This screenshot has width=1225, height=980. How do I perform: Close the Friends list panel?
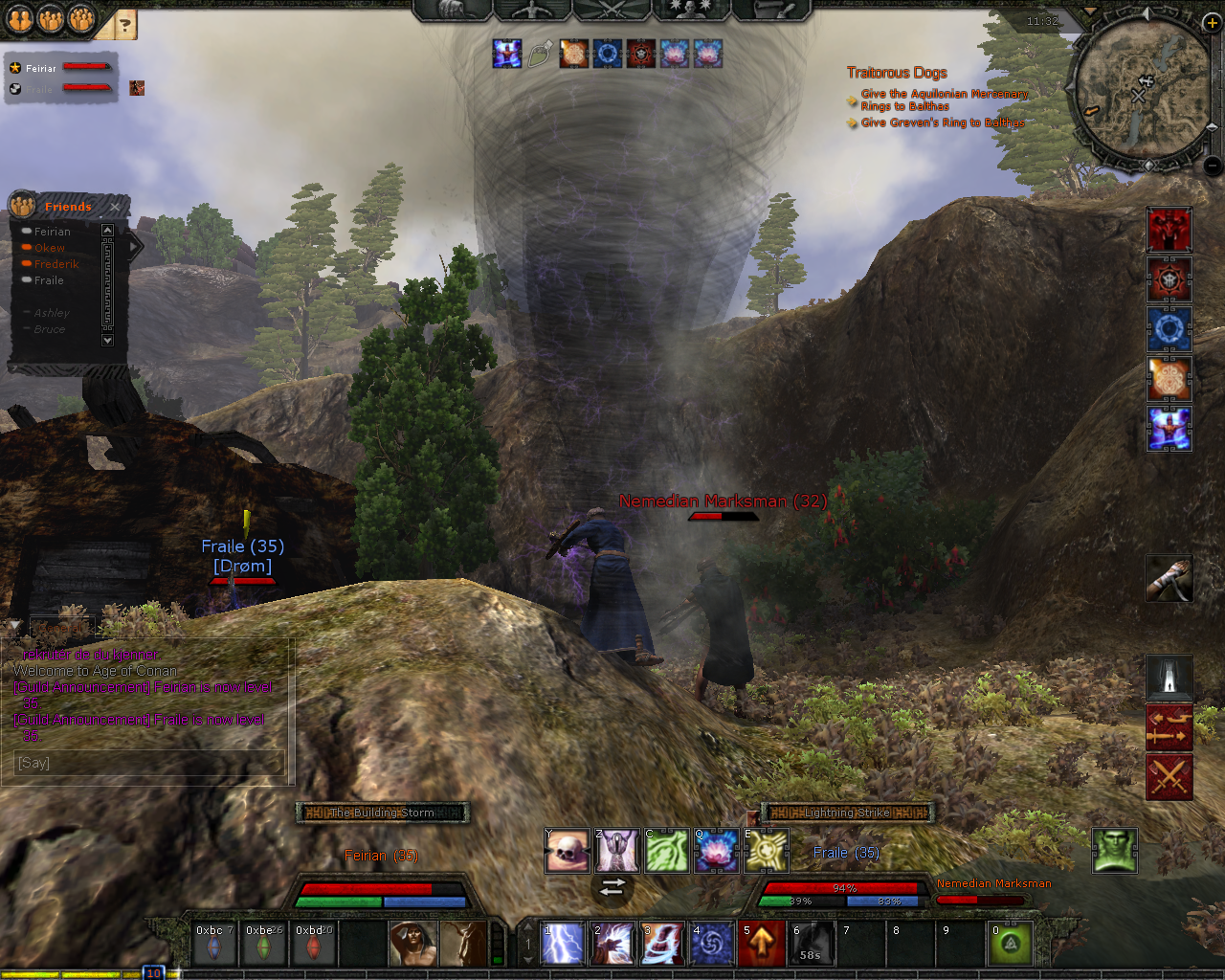(x=115, y=207)
